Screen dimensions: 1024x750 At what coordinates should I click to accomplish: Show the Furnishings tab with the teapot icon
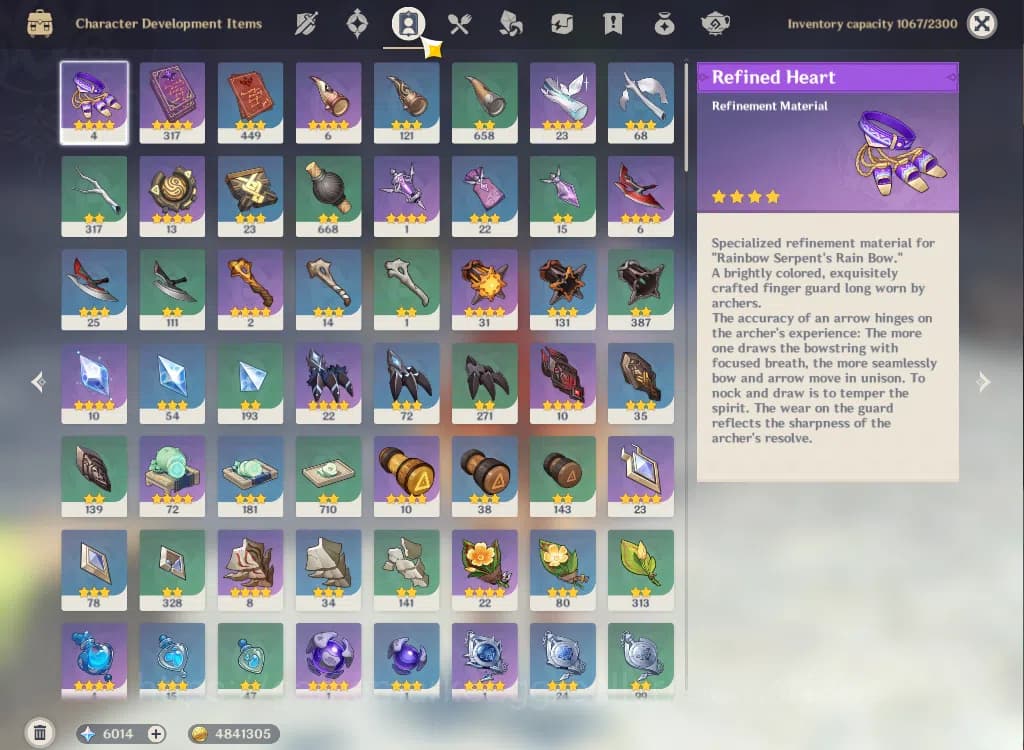point(715,24)
